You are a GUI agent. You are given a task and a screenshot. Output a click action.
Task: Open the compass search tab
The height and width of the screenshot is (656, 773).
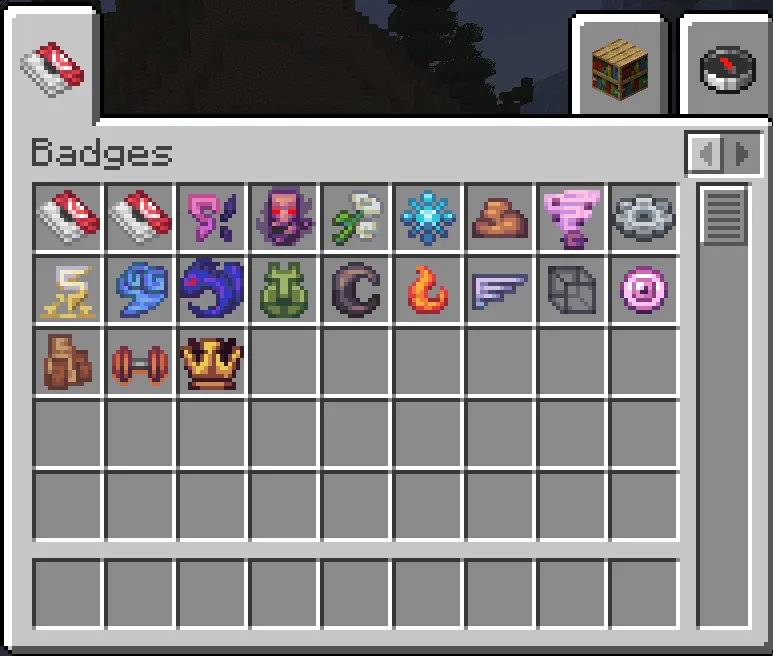(x=726, y=67)
